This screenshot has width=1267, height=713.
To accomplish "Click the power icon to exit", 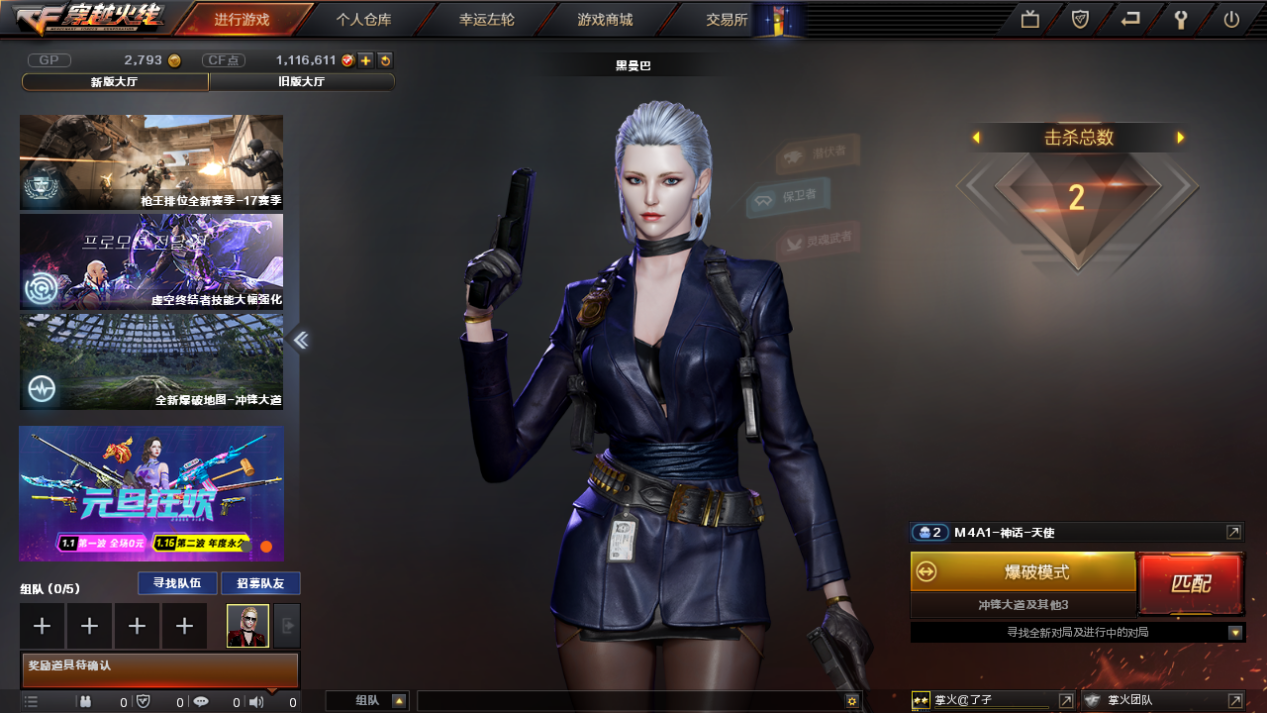I will tap(1231, 19).
